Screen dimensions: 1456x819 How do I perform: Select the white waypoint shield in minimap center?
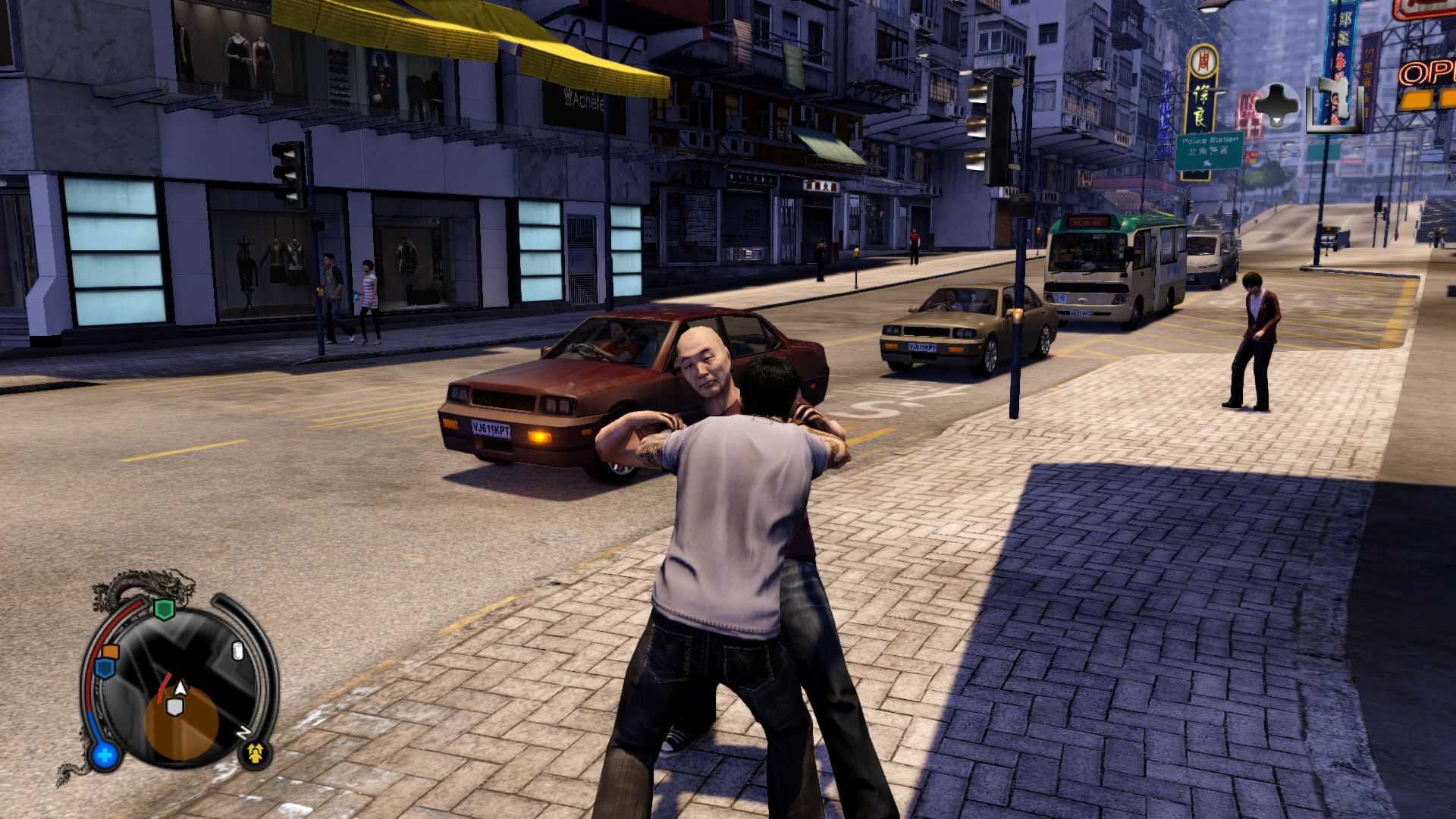pyautogui.click(x=174, y=708)
